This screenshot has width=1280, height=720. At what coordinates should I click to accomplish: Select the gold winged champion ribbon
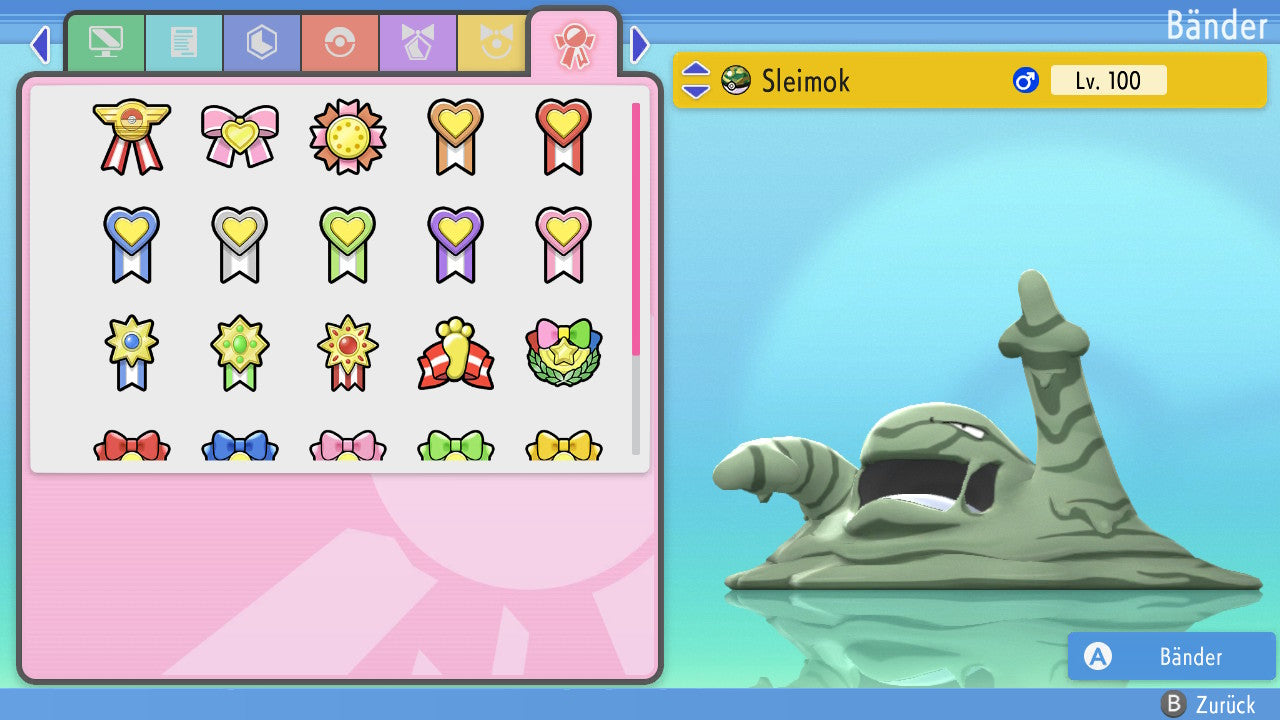[x=132, y=136]
